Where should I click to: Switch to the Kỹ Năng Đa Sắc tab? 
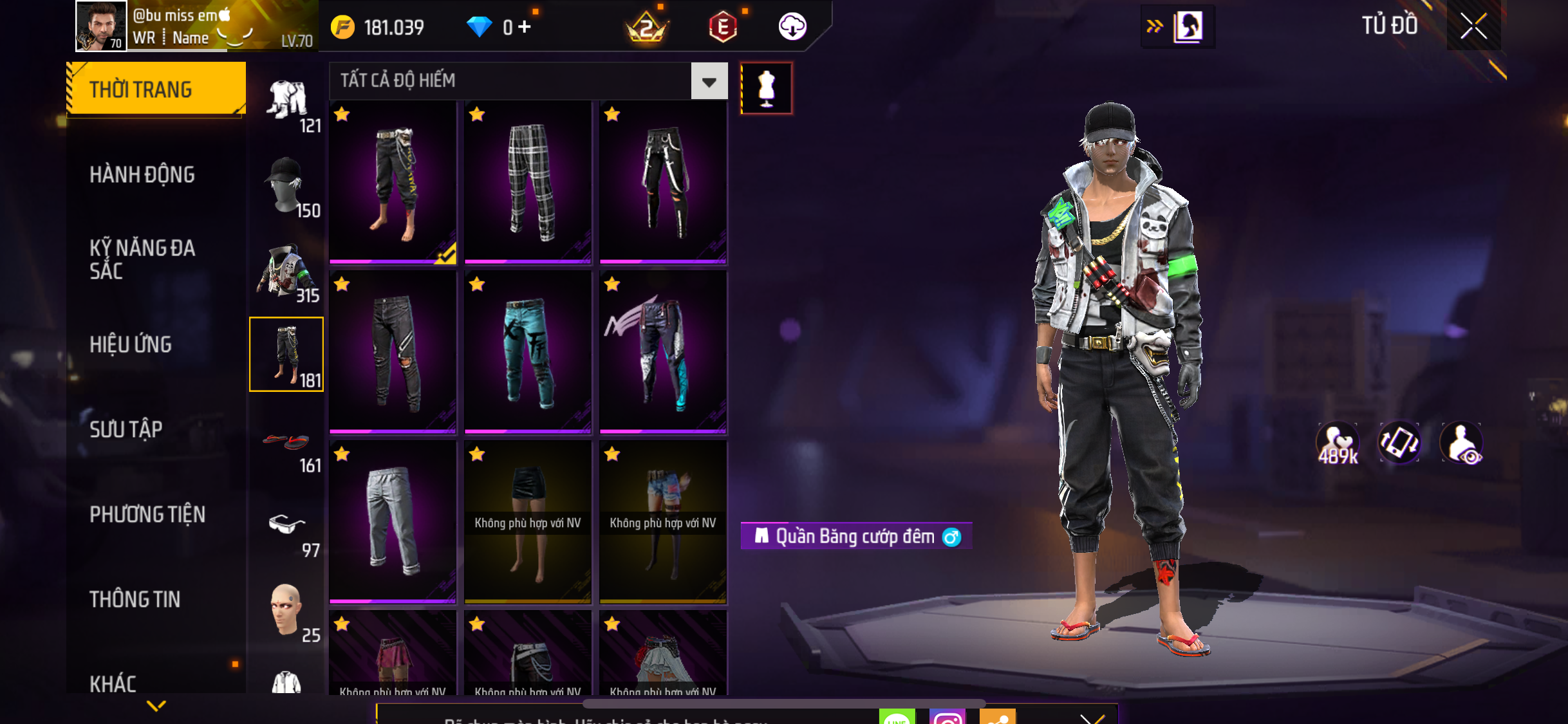point(142,259)
